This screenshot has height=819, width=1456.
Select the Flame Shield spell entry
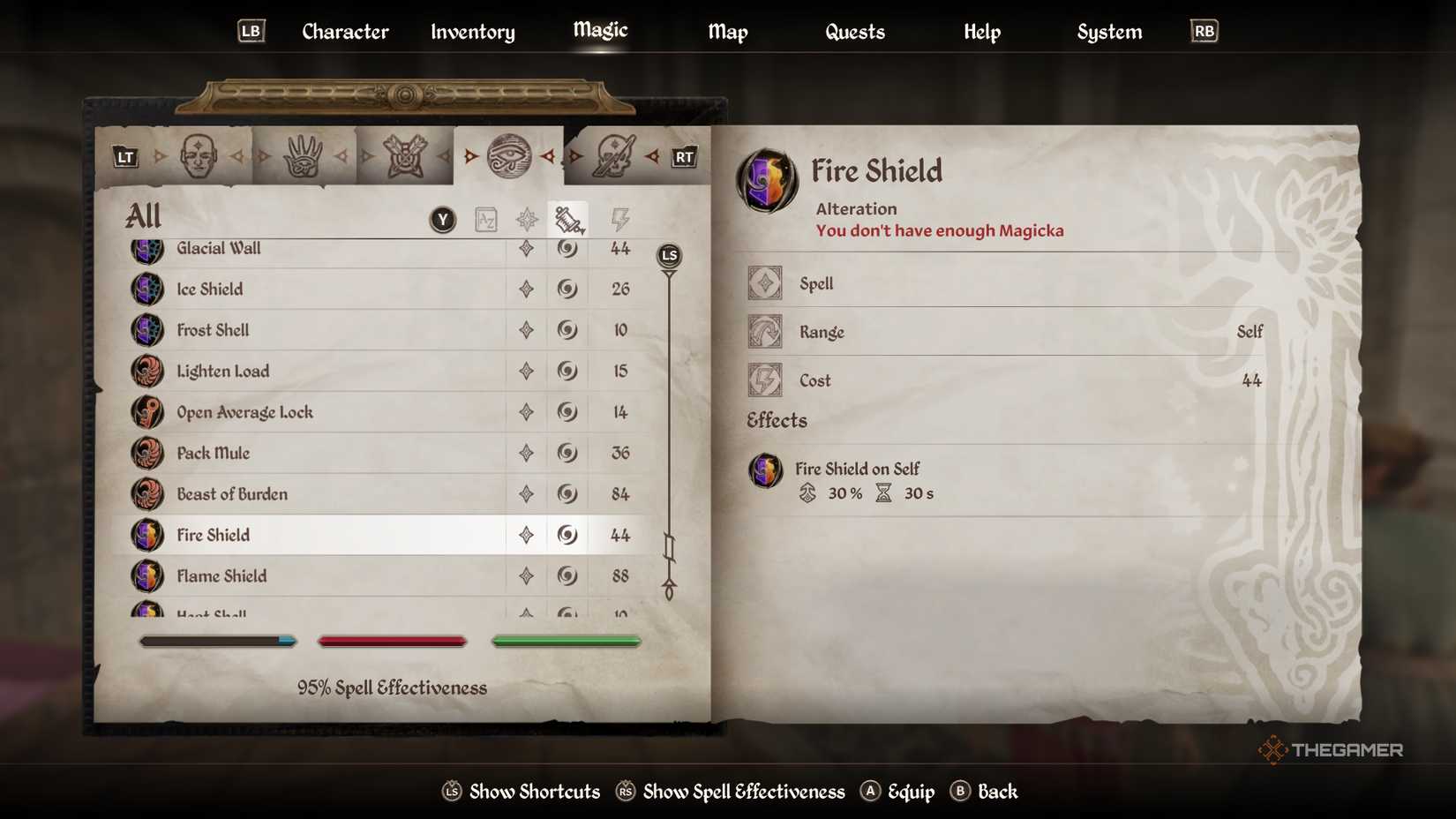click(x=221, y=575)
